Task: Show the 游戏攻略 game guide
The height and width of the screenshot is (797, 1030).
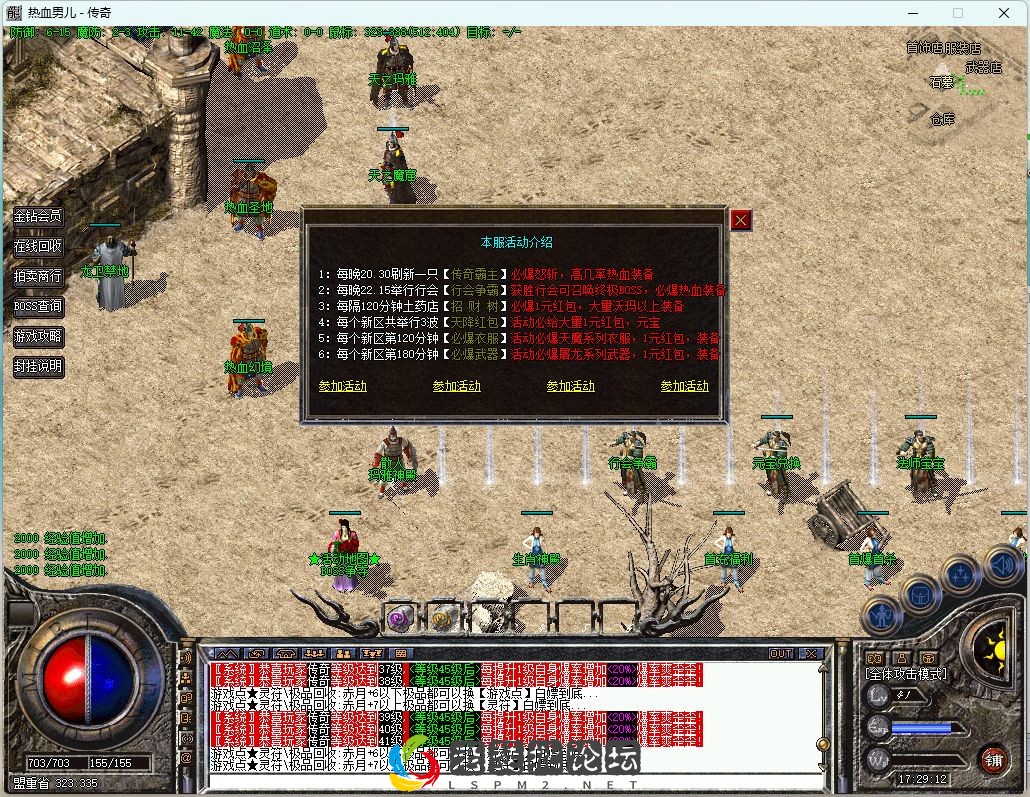Action: click(x=38, y=336)
